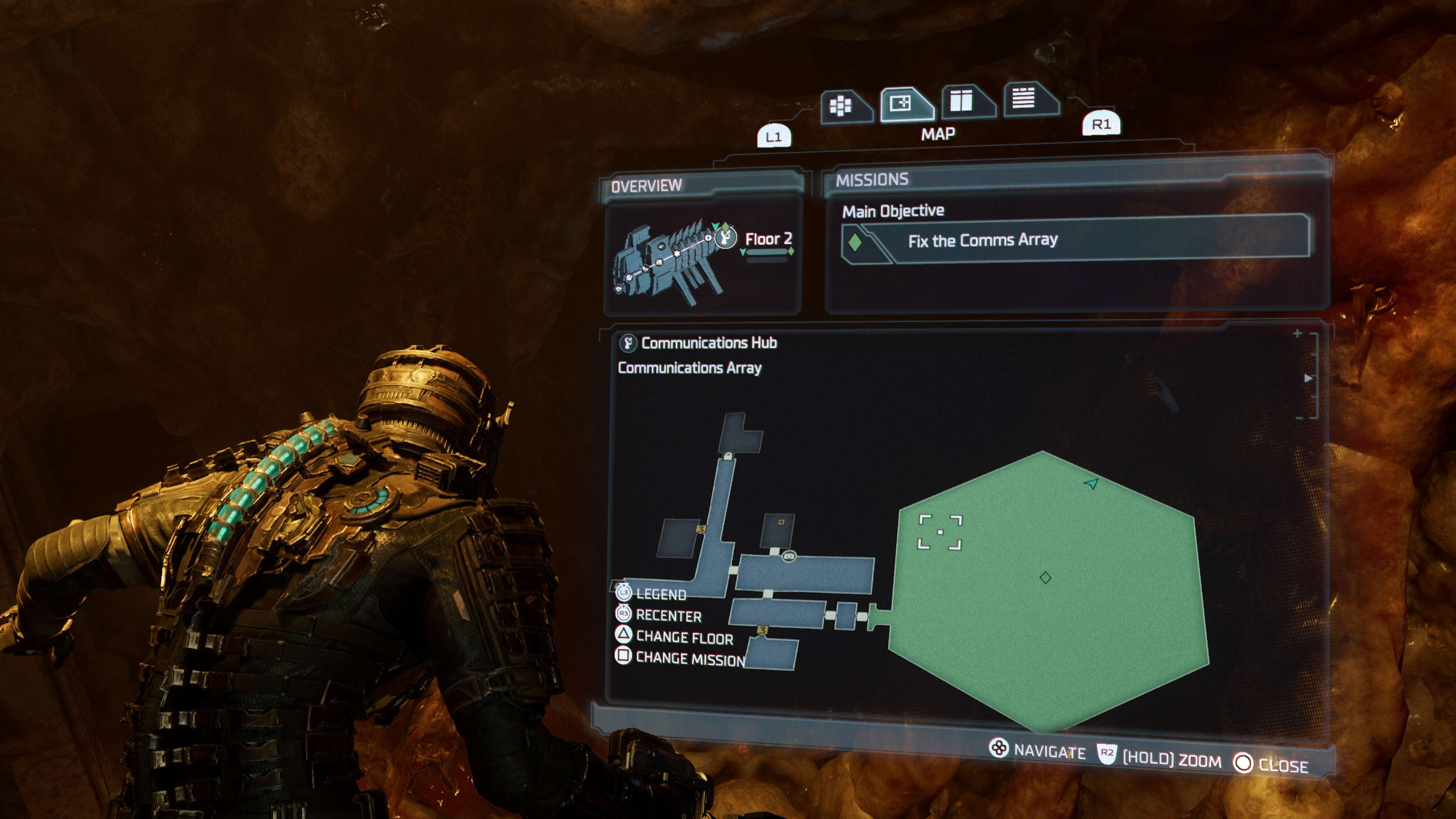This screenshot has height=819, width=1456.
Task: Click the objective diamond marker on map
Action: click(x=1045, y=577)
